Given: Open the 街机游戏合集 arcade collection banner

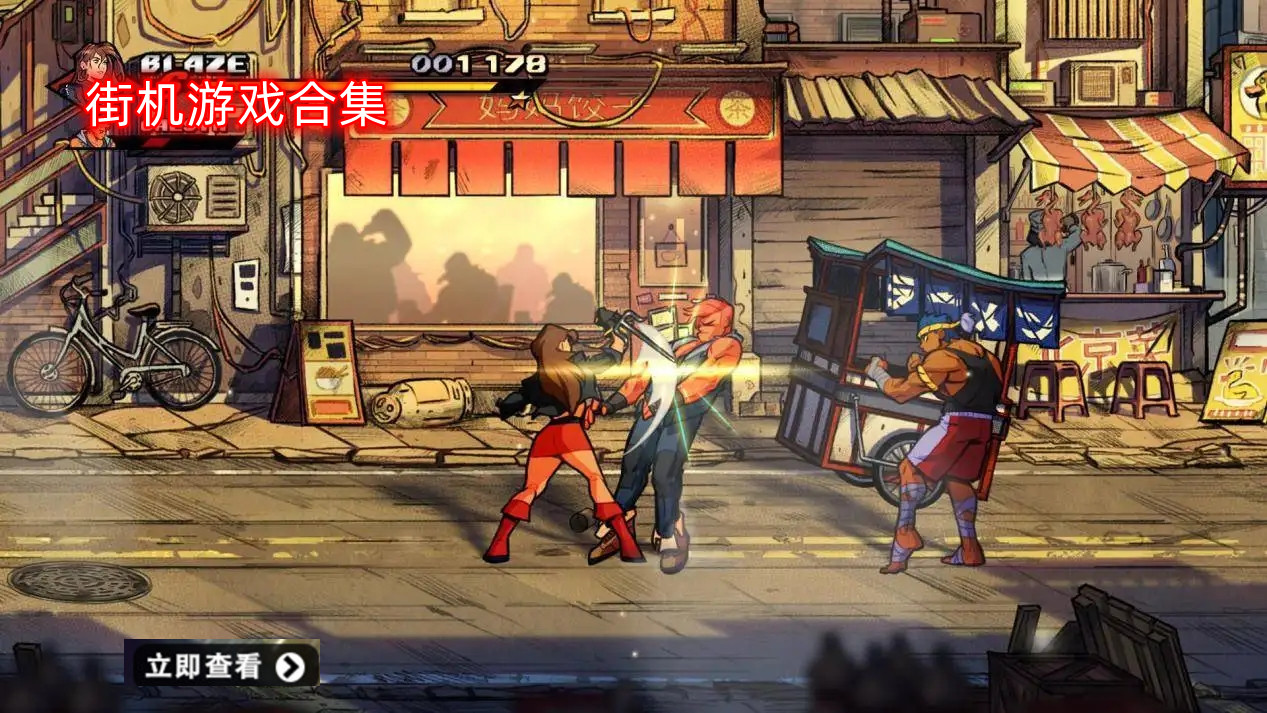Looking at the screenshot, I should (x=236, y=106).
